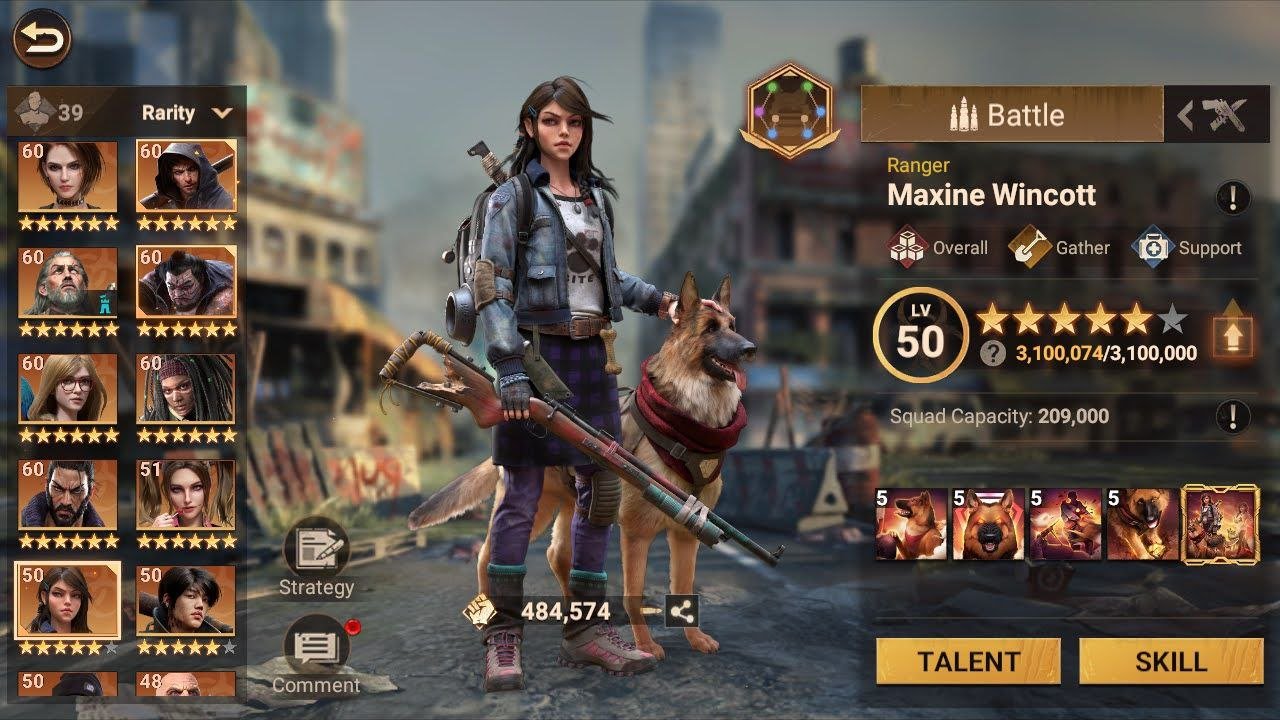This screenshot has width=1280, height=720.
Task: Open the TALENT screen
Action: coord(968,662)
